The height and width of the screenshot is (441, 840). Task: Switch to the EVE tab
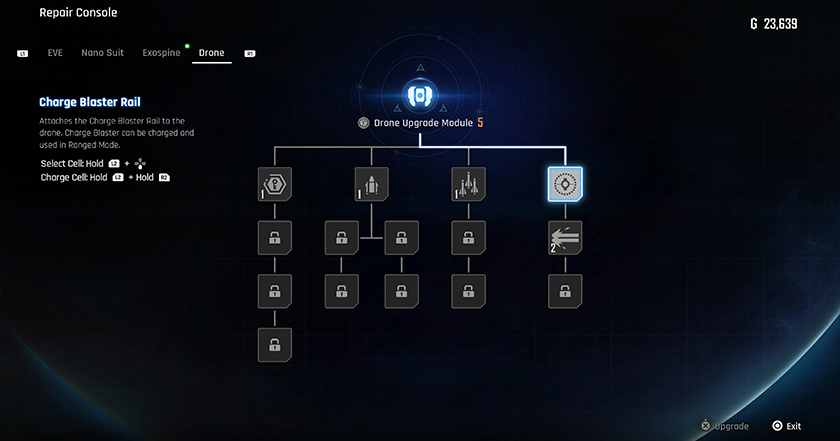click(x=55, y=53)
